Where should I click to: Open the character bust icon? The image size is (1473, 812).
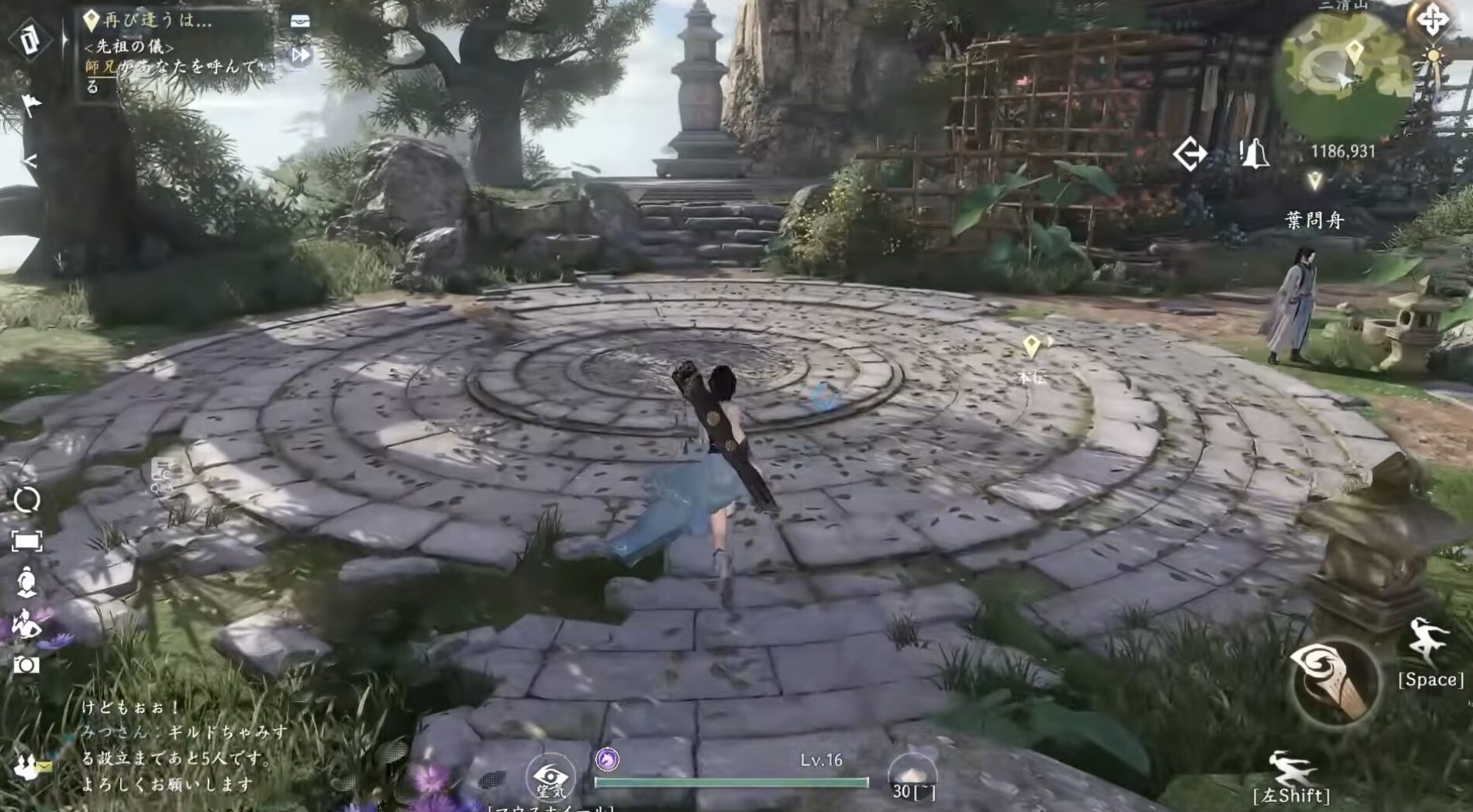click(27, 581)
